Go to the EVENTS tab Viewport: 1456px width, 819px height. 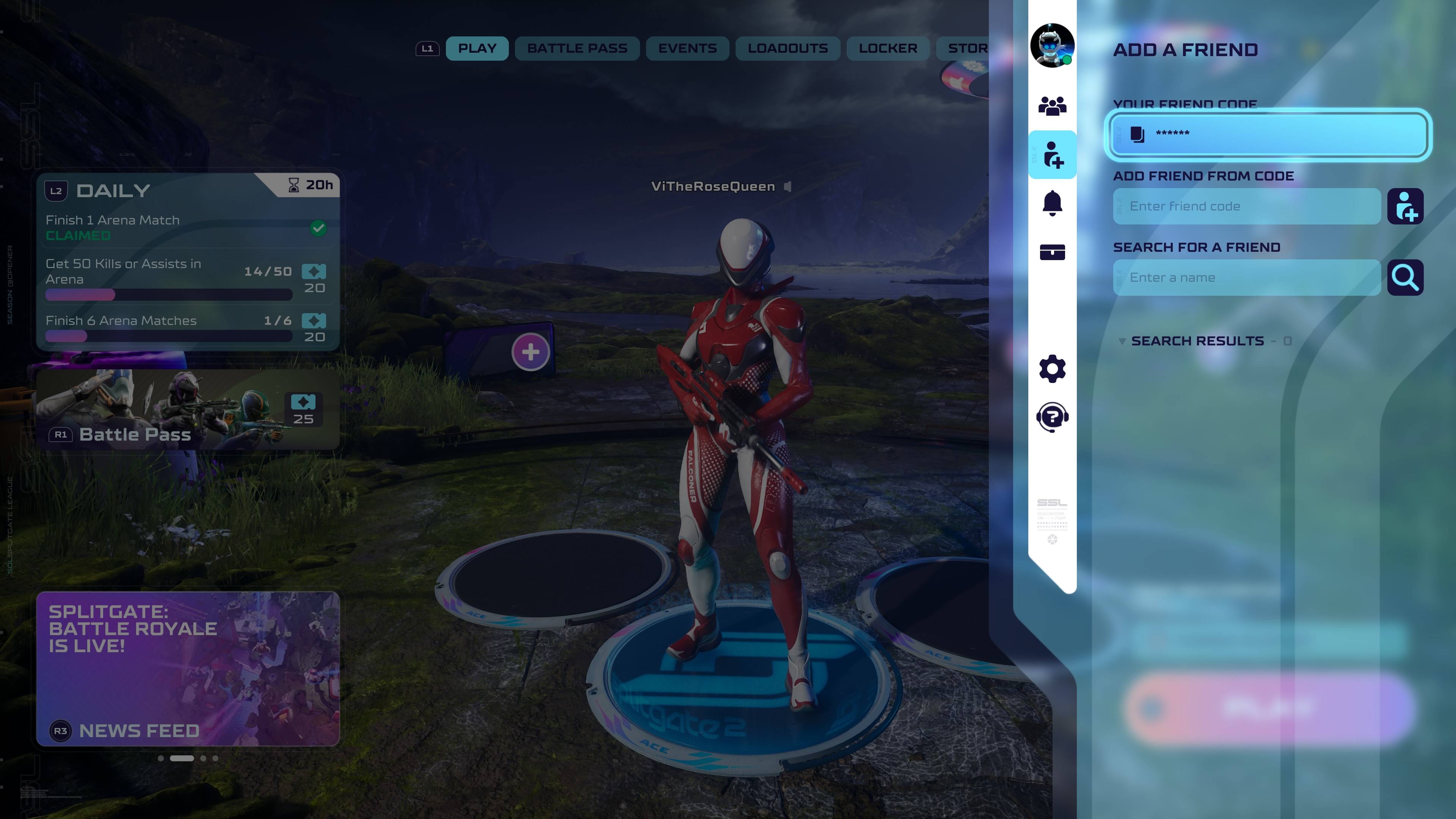[687, 49]
